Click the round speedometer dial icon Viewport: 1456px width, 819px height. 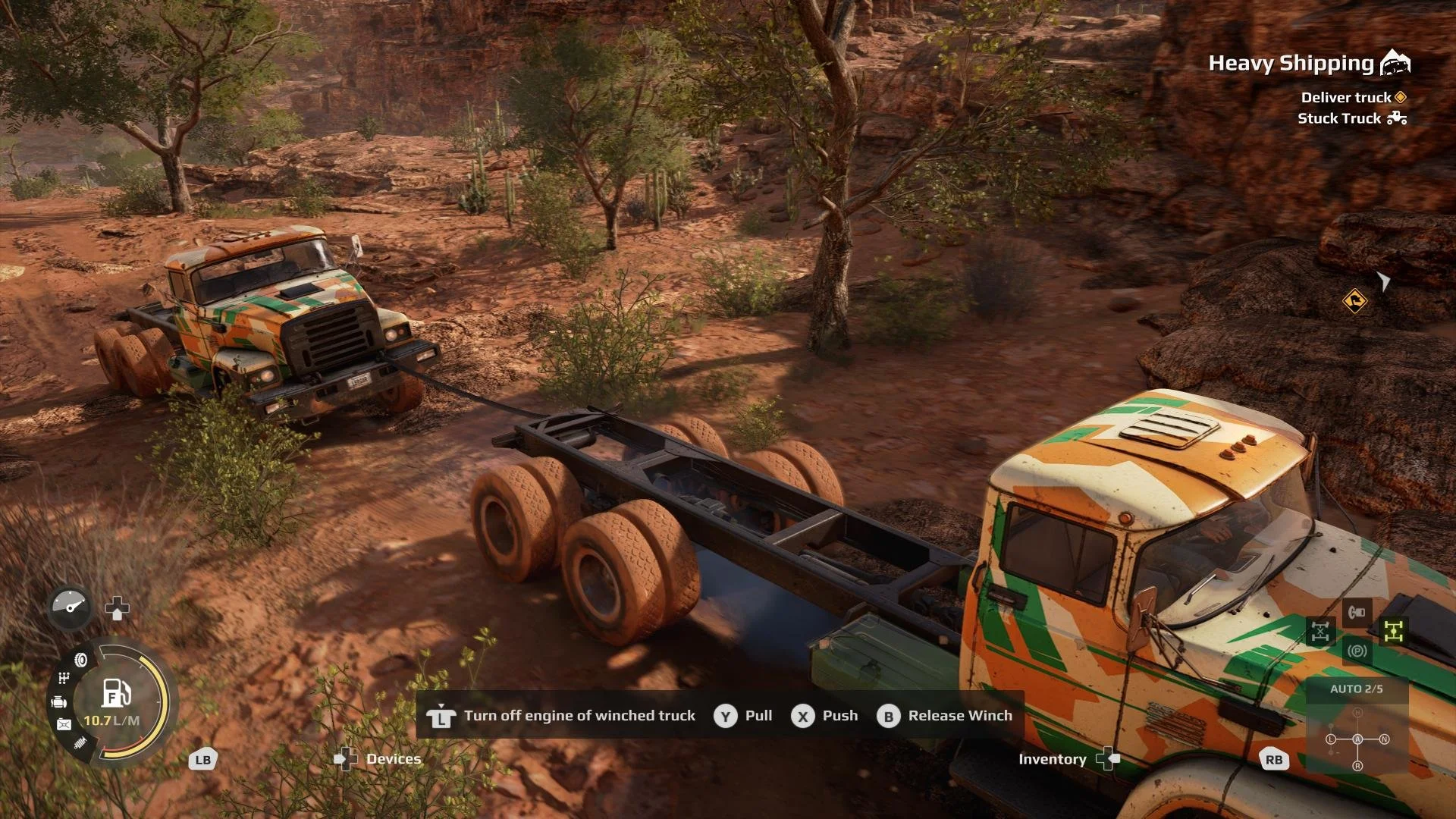[70, 607]
